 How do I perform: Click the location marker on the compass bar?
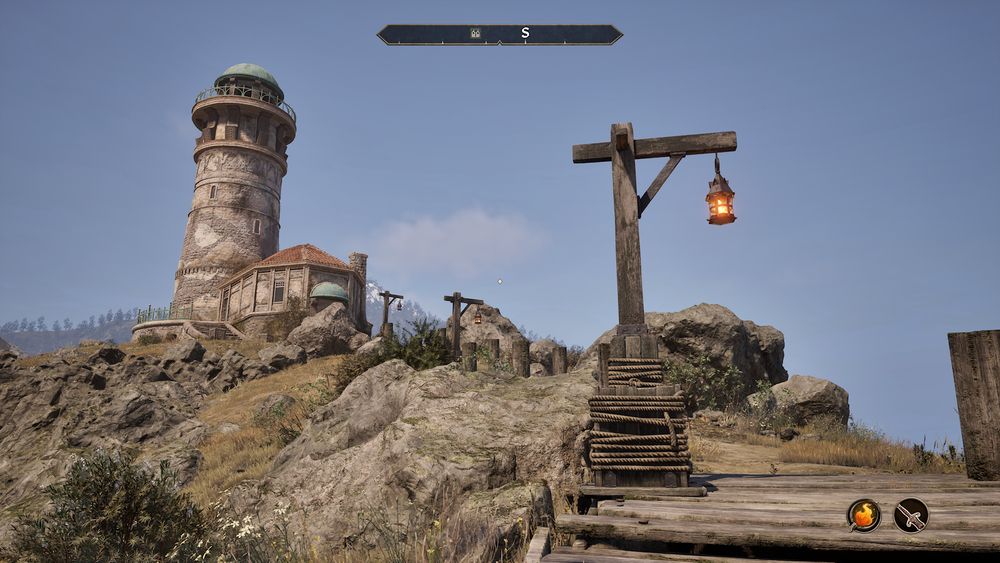[x=476, y=34]
